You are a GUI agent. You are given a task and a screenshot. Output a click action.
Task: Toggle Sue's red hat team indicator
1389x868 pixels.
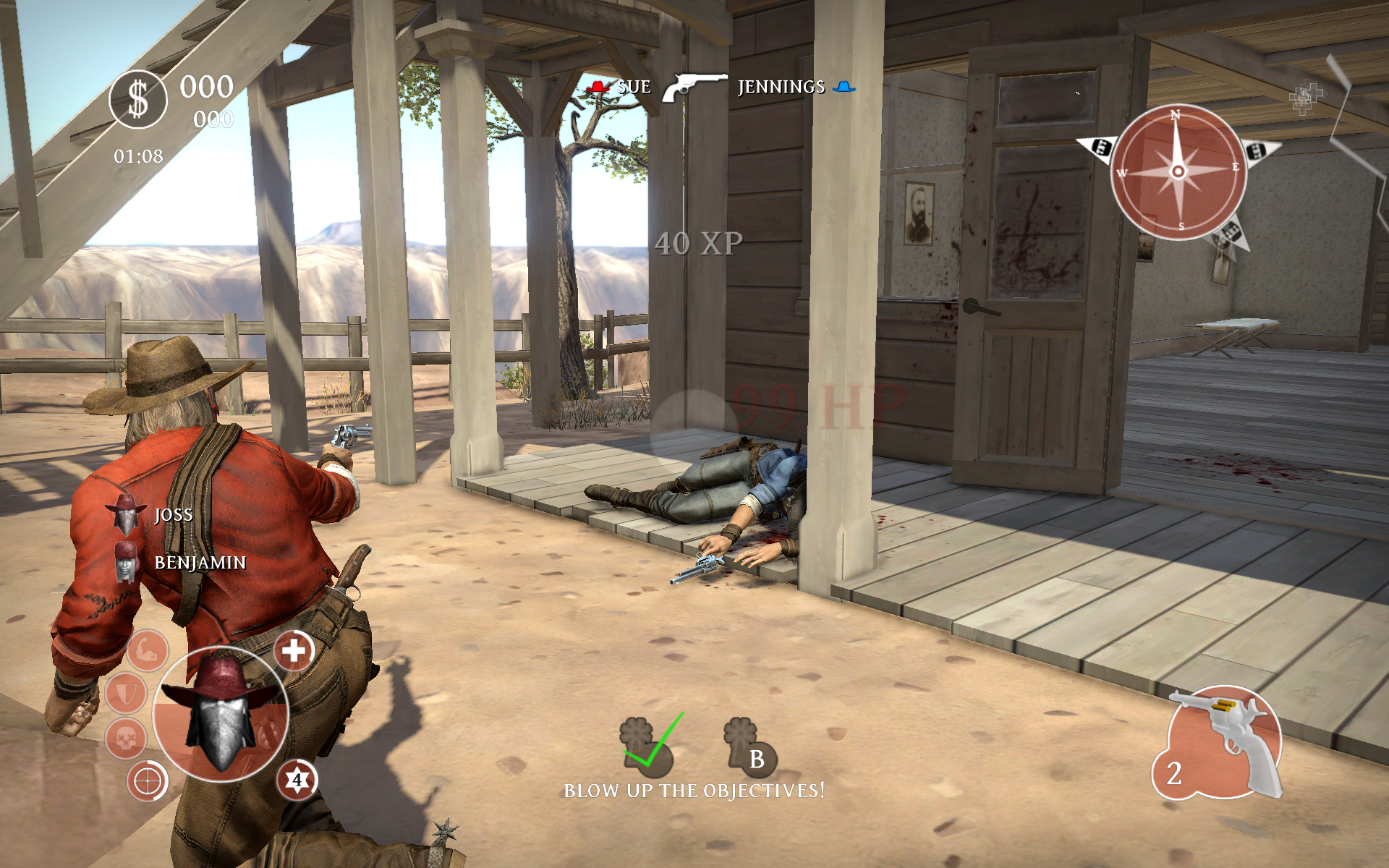tap(598, 85)
